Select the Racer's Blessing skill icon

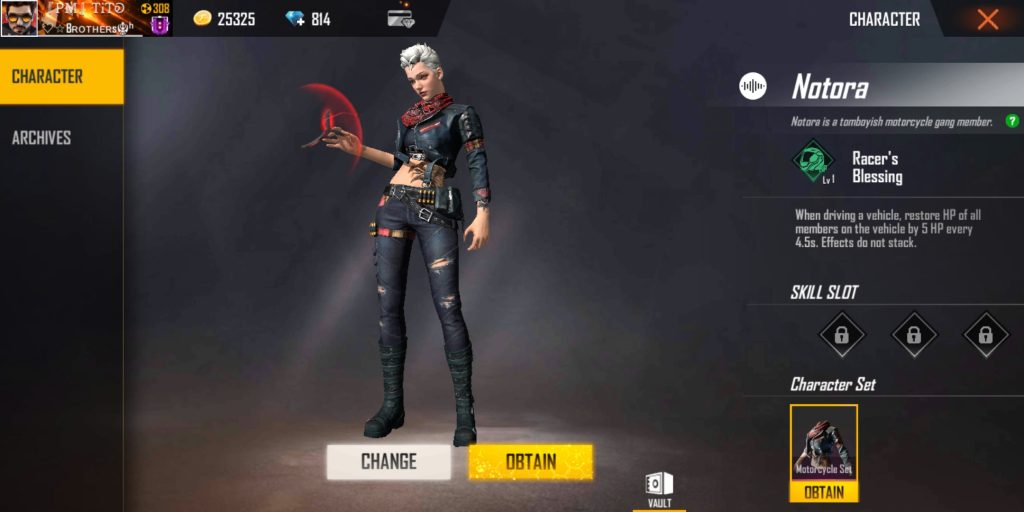click(814, 160)
